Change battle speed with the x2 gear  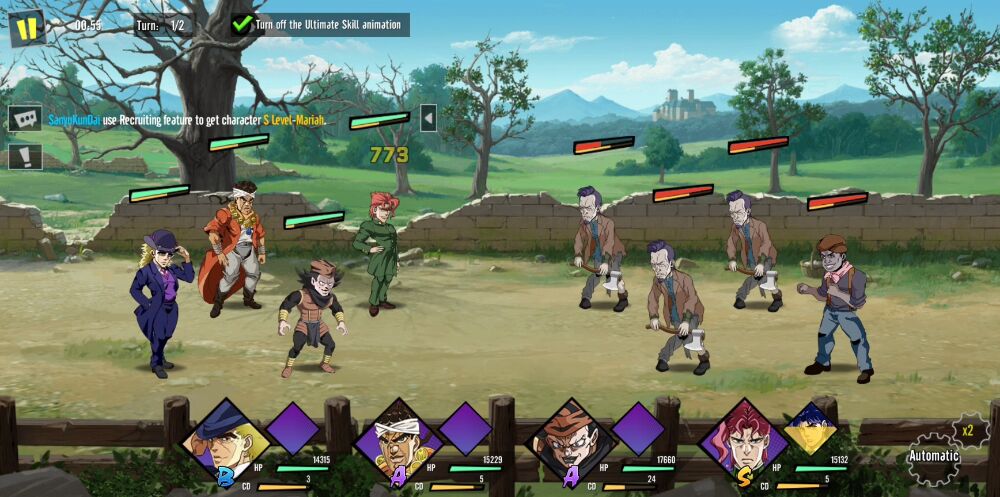pos(968,431)
